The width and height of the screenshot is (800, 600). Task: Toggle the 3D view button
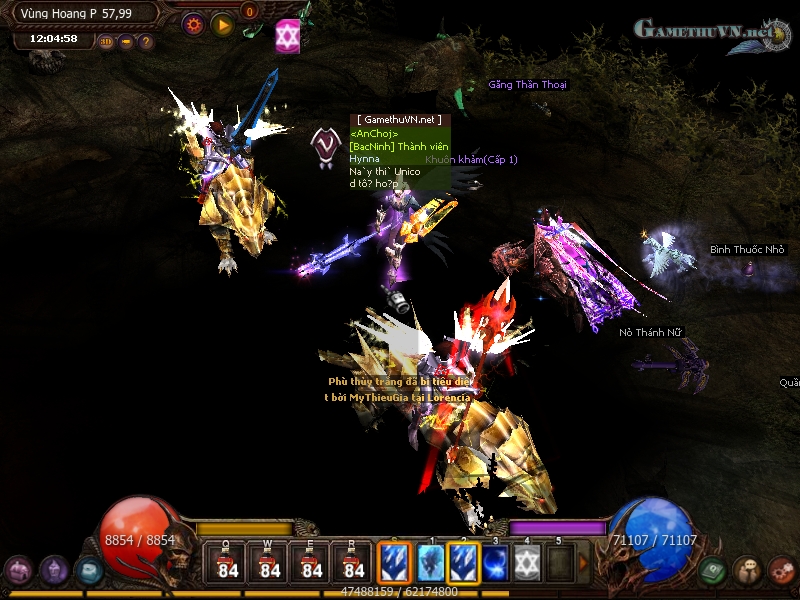[x=107, y=42]
